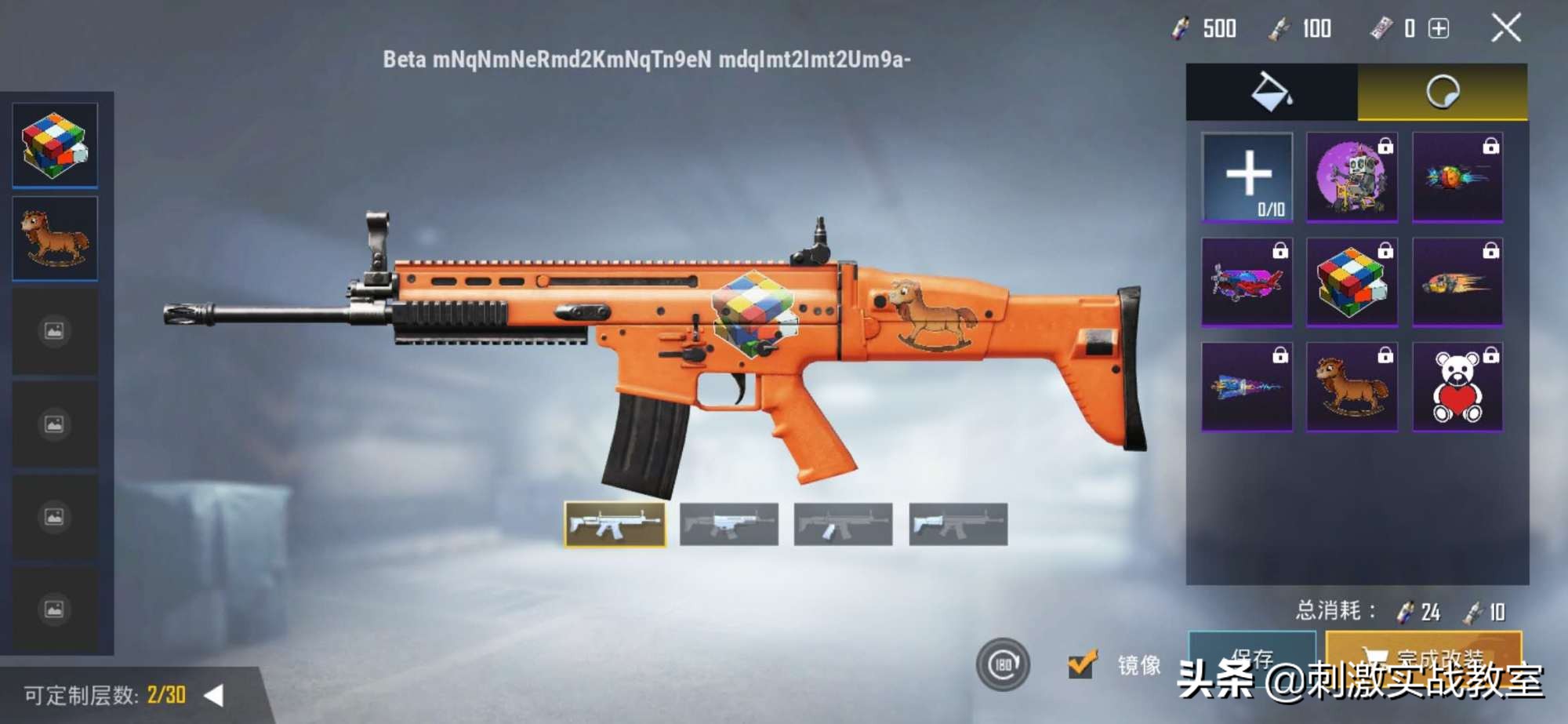Screen dimensions: 1568x724
Task: Switch to the sticker decal tab
Action: (1442, 92)
